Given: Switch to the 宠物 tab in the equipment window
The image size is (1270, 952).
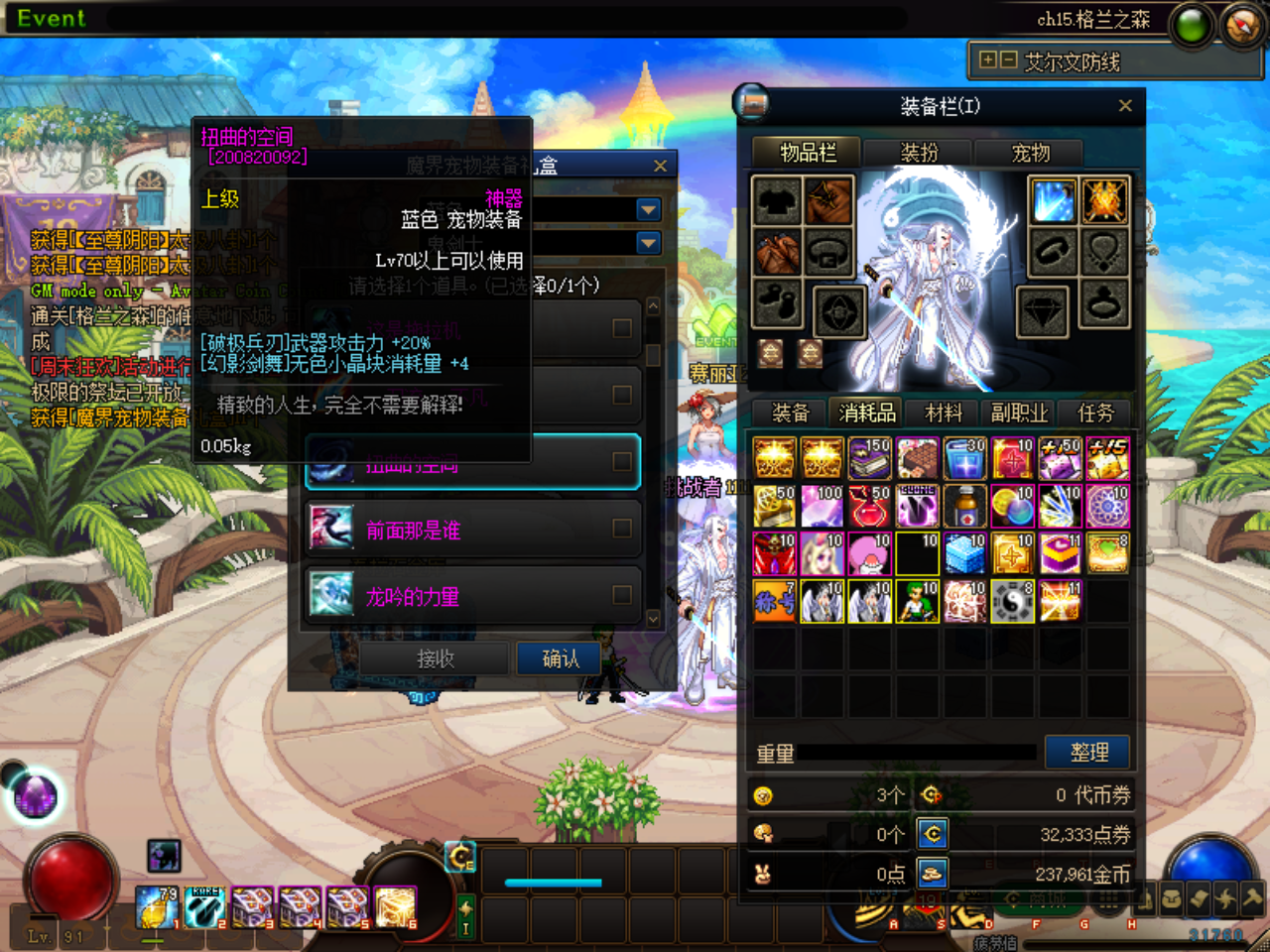Looking at the screenshot, I should tap(1029, 154).
